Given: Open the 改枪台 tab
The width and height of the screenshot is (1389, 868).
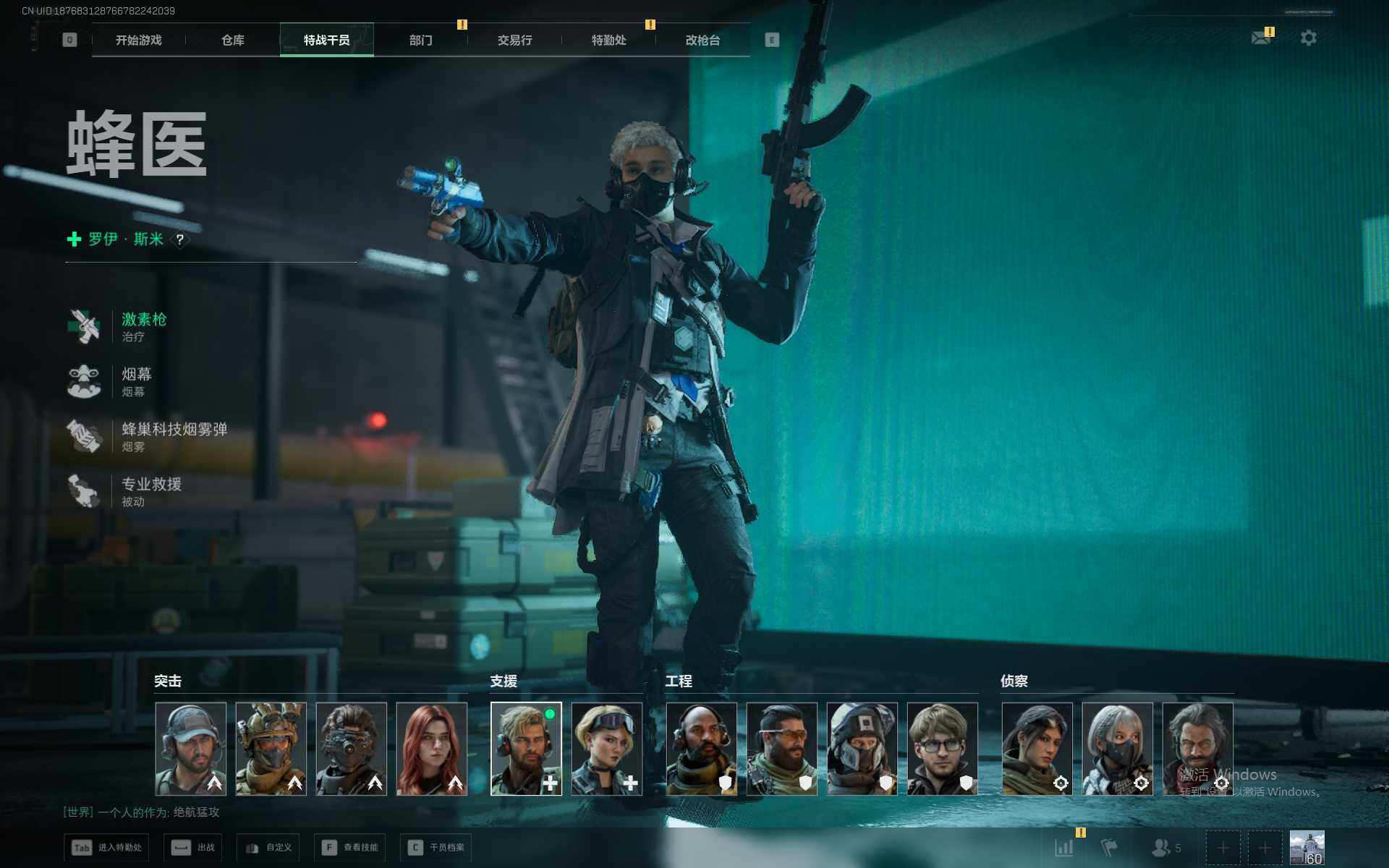Looking at the screenshot, I should pyautogui.click(x=702, y=41).
